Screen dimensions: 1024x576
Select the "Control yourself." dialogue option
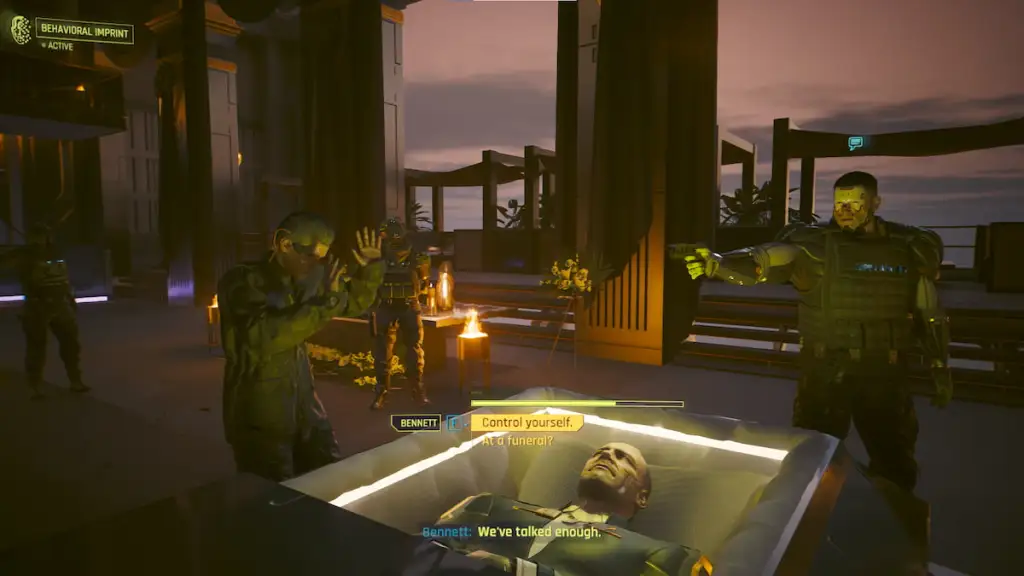(526, 423)
